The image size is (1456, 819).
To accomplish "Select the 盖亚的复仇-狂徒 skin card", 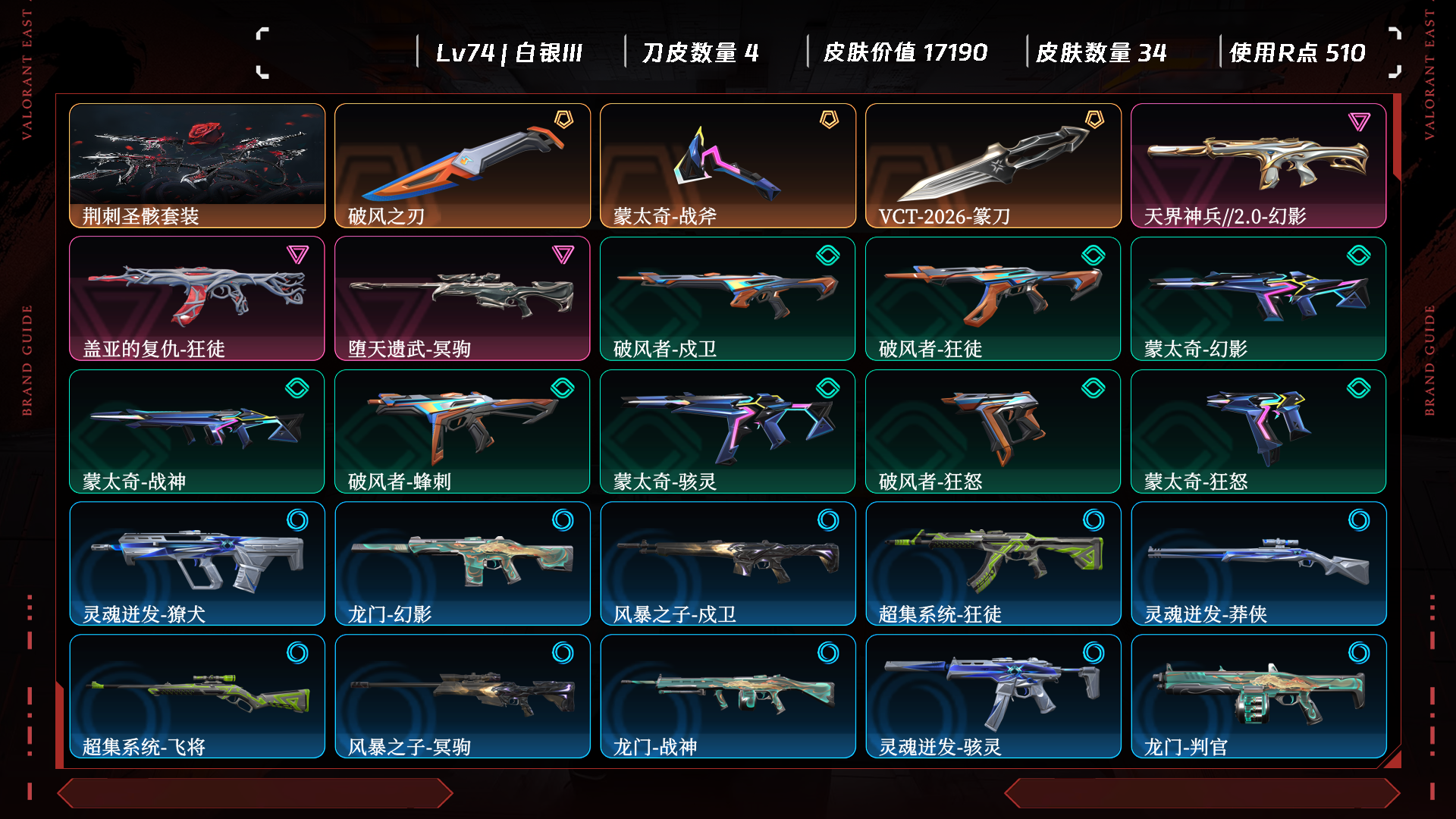I will (197, 298).
